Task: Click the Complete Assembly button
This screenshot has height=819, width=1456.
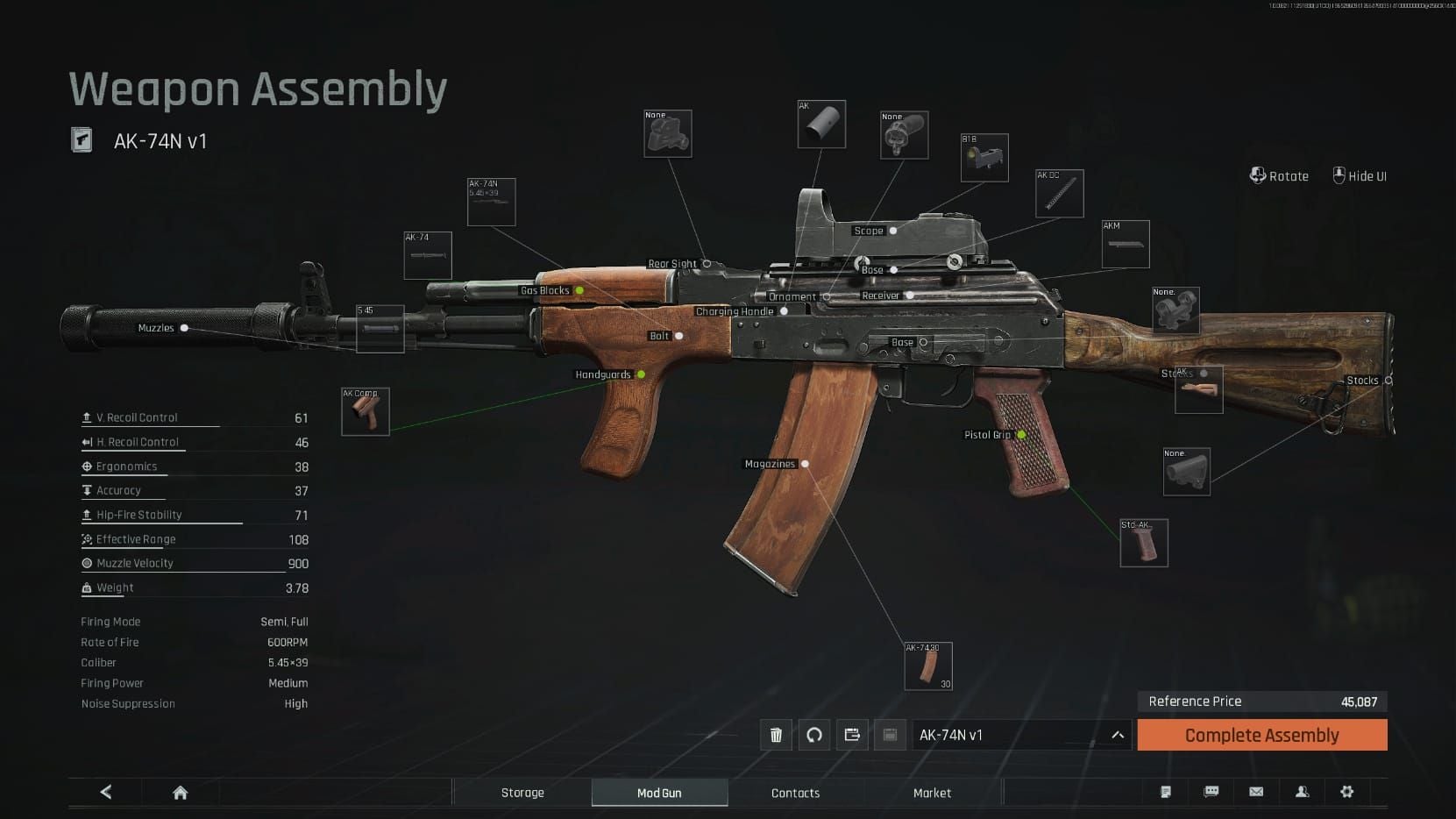Action: tap(1261, 735)
